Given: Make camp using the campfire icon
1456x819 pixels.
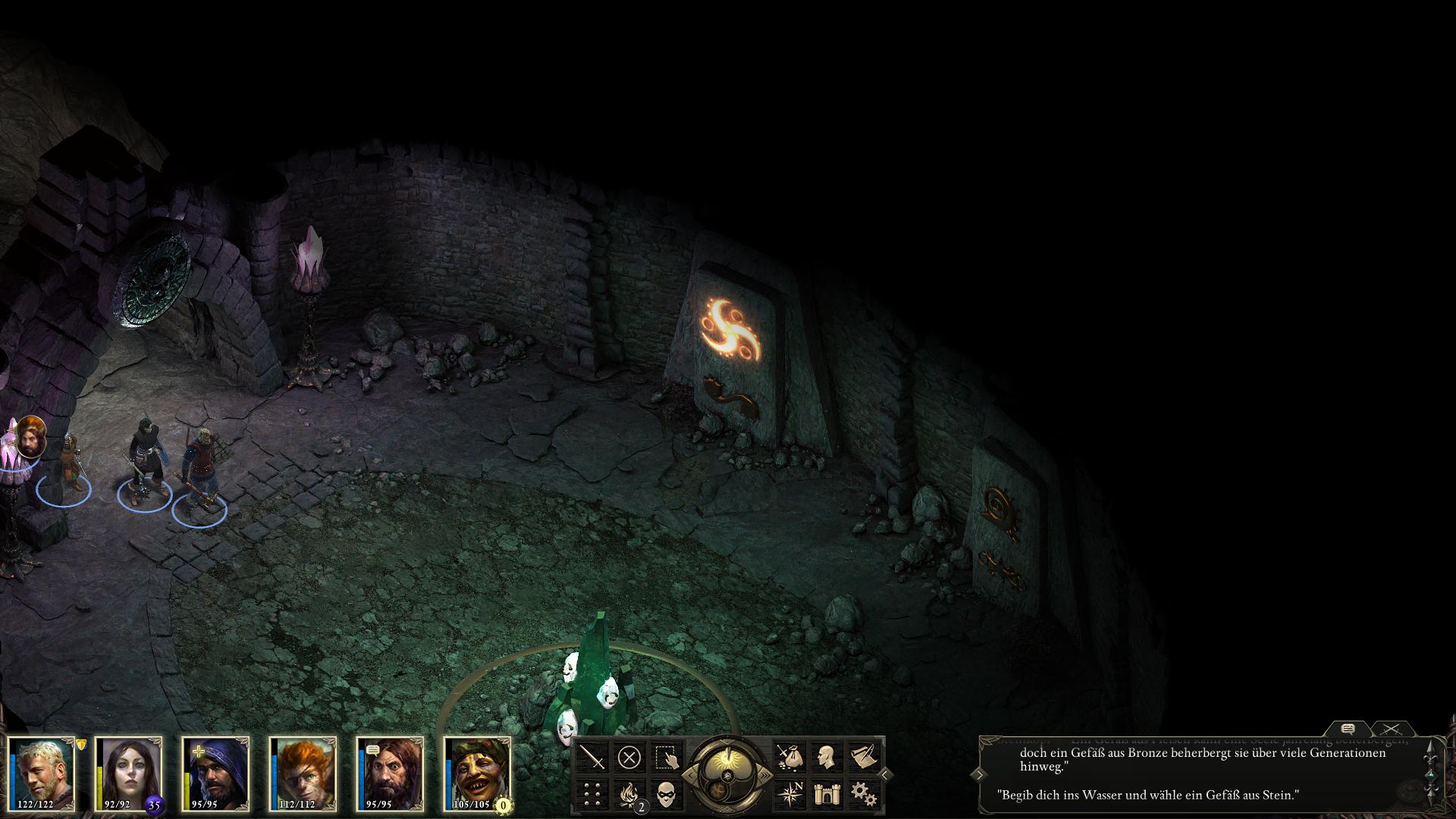Looking at the screenshot, I should 629,793.
